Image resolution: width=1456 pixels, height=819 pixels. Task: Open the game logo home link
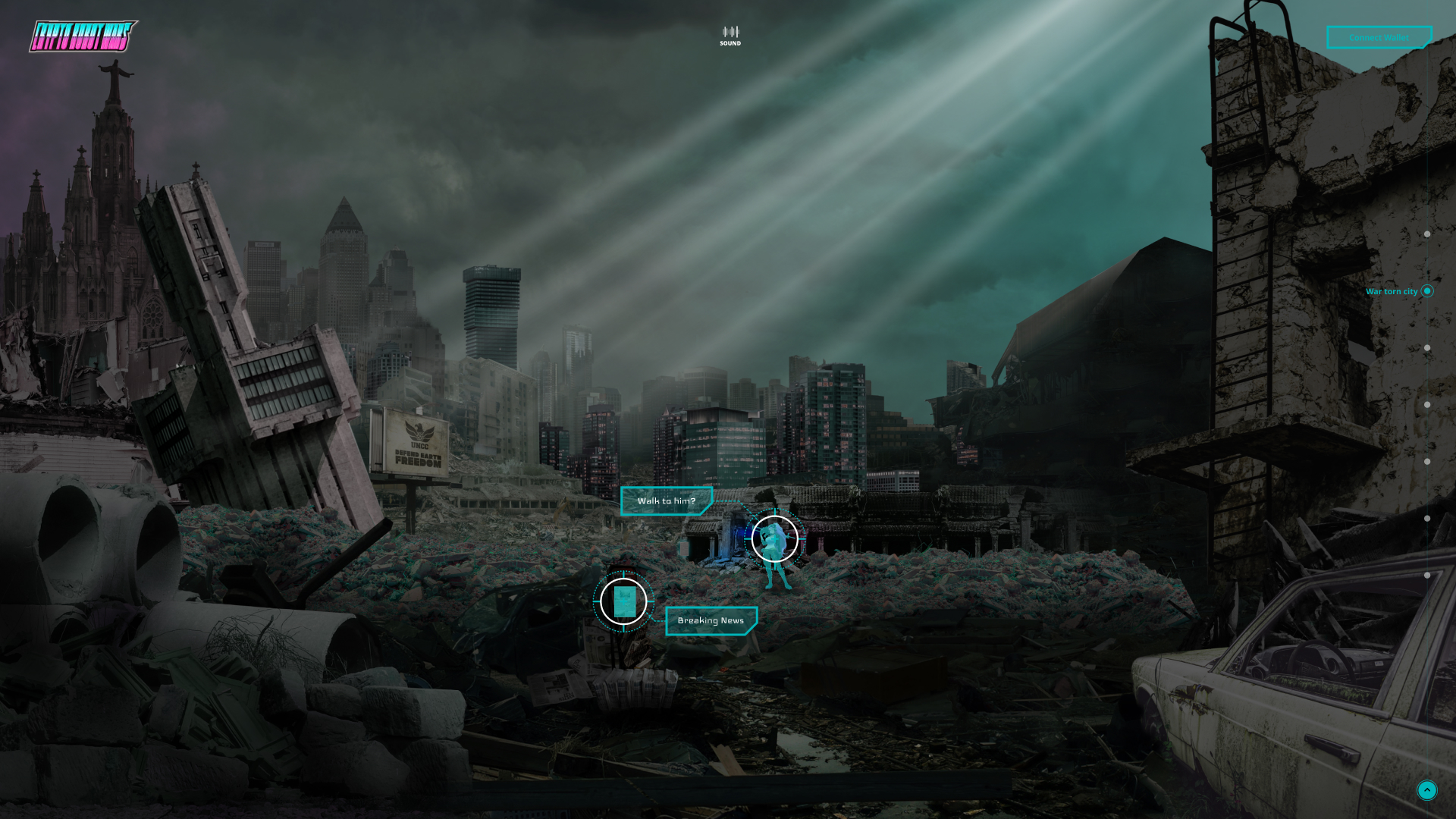click(x=83, y=36)
